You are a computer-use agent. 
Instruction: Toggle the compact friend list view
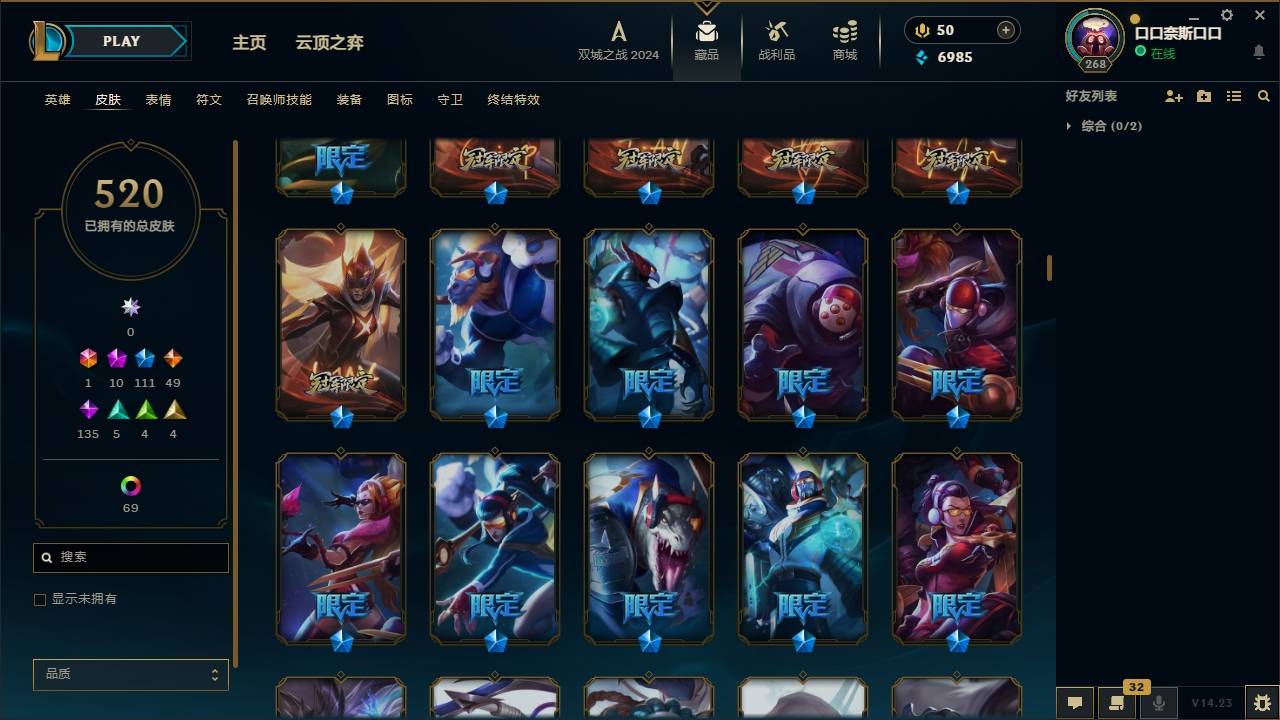(1233, 96)
